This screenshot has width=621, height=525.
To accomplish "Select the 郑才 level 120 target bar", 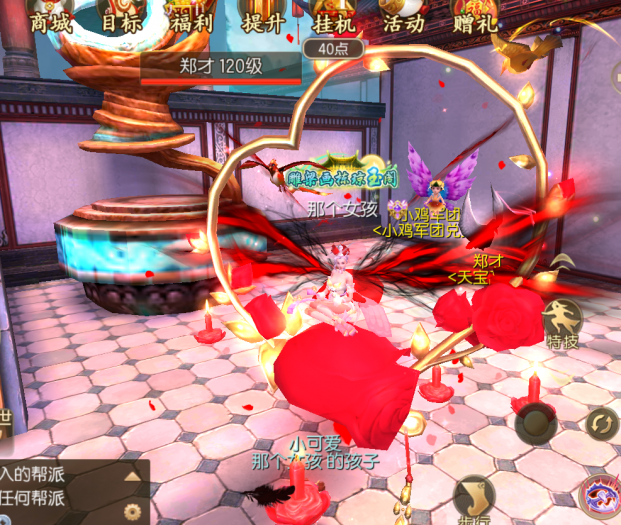I will point(220,68).
